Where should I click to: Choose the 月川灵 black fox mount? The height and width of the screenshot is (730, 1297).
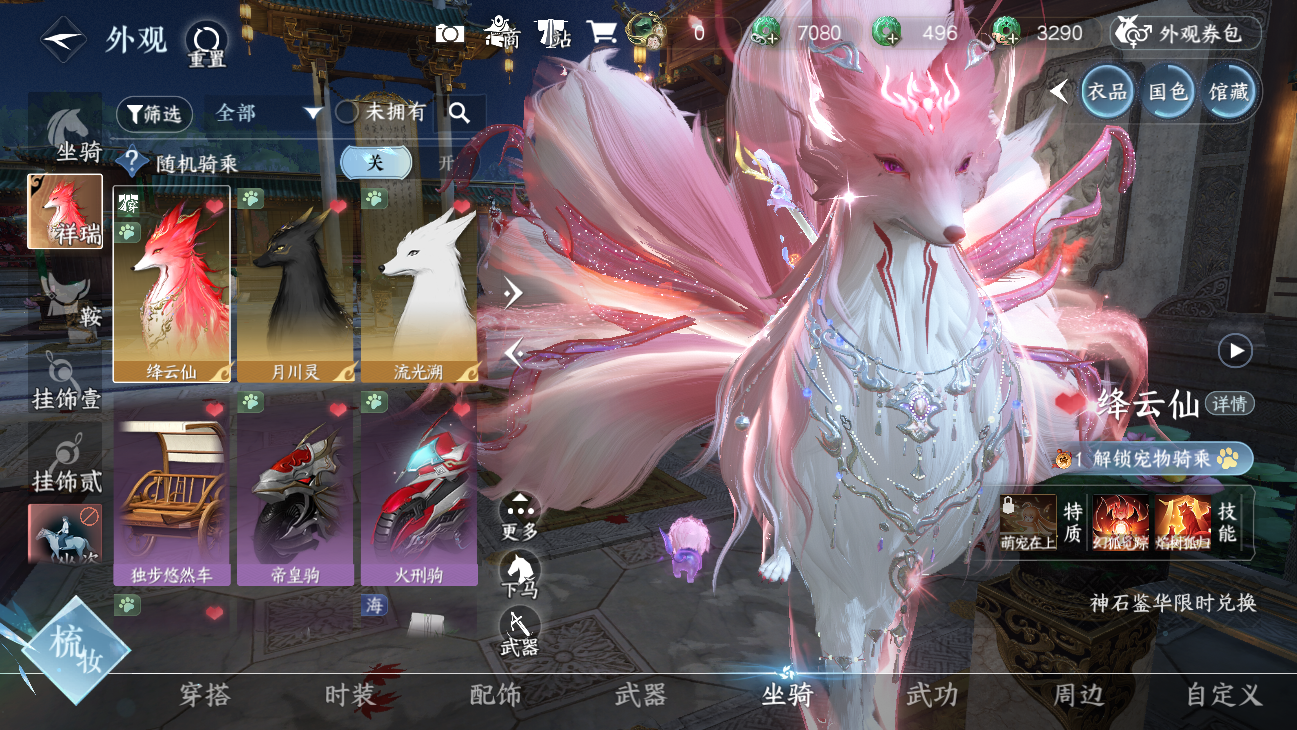pyautogui.click(x=295, y=285)
